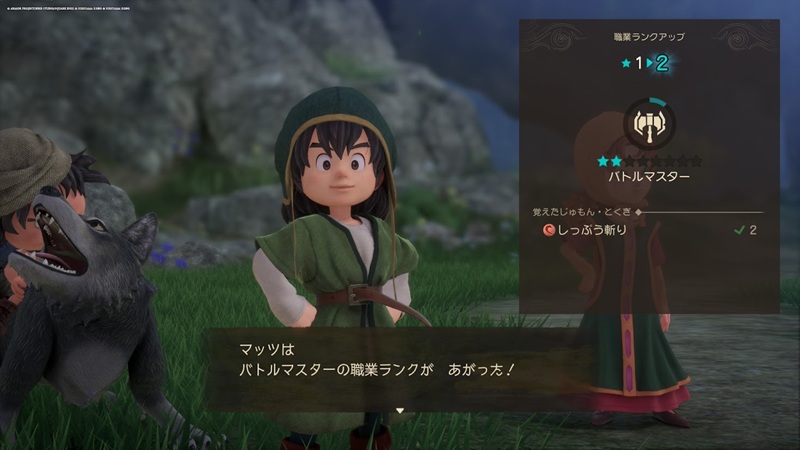This screenshot has height=450, width=800.
Task: Click the バトルマスター vocation emblem icon
Action: pyautogui.click(x=649, y=124)
